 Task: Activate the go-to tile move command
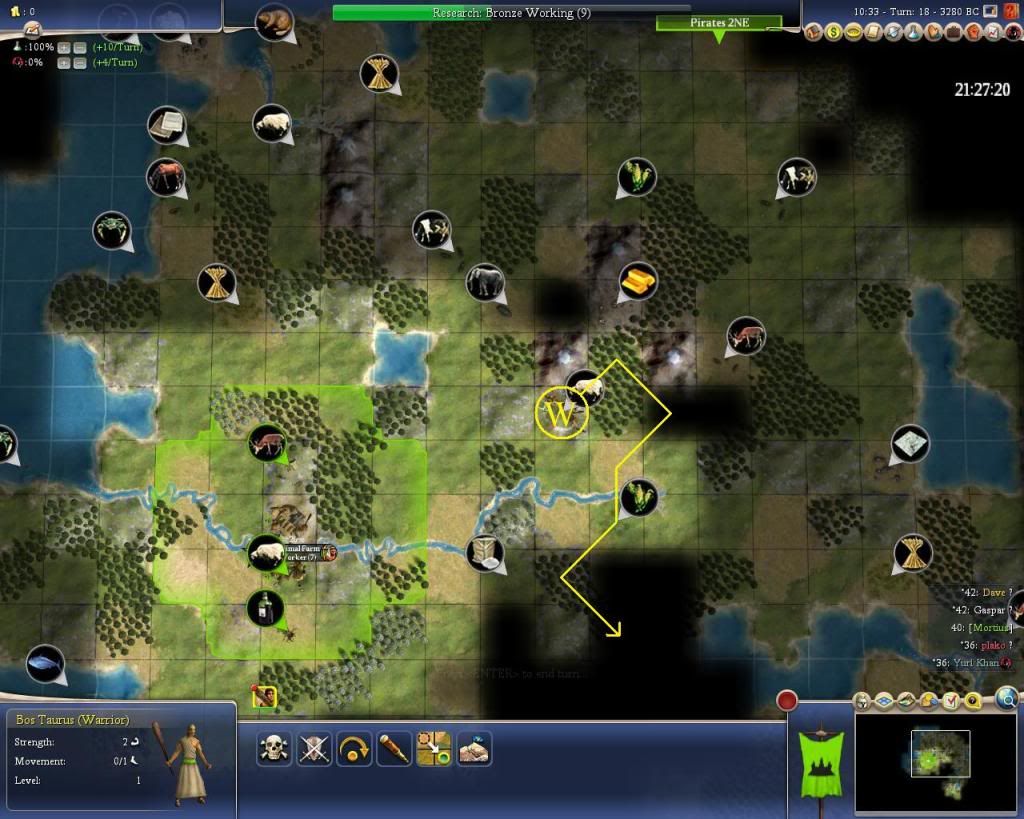point(434,748)
